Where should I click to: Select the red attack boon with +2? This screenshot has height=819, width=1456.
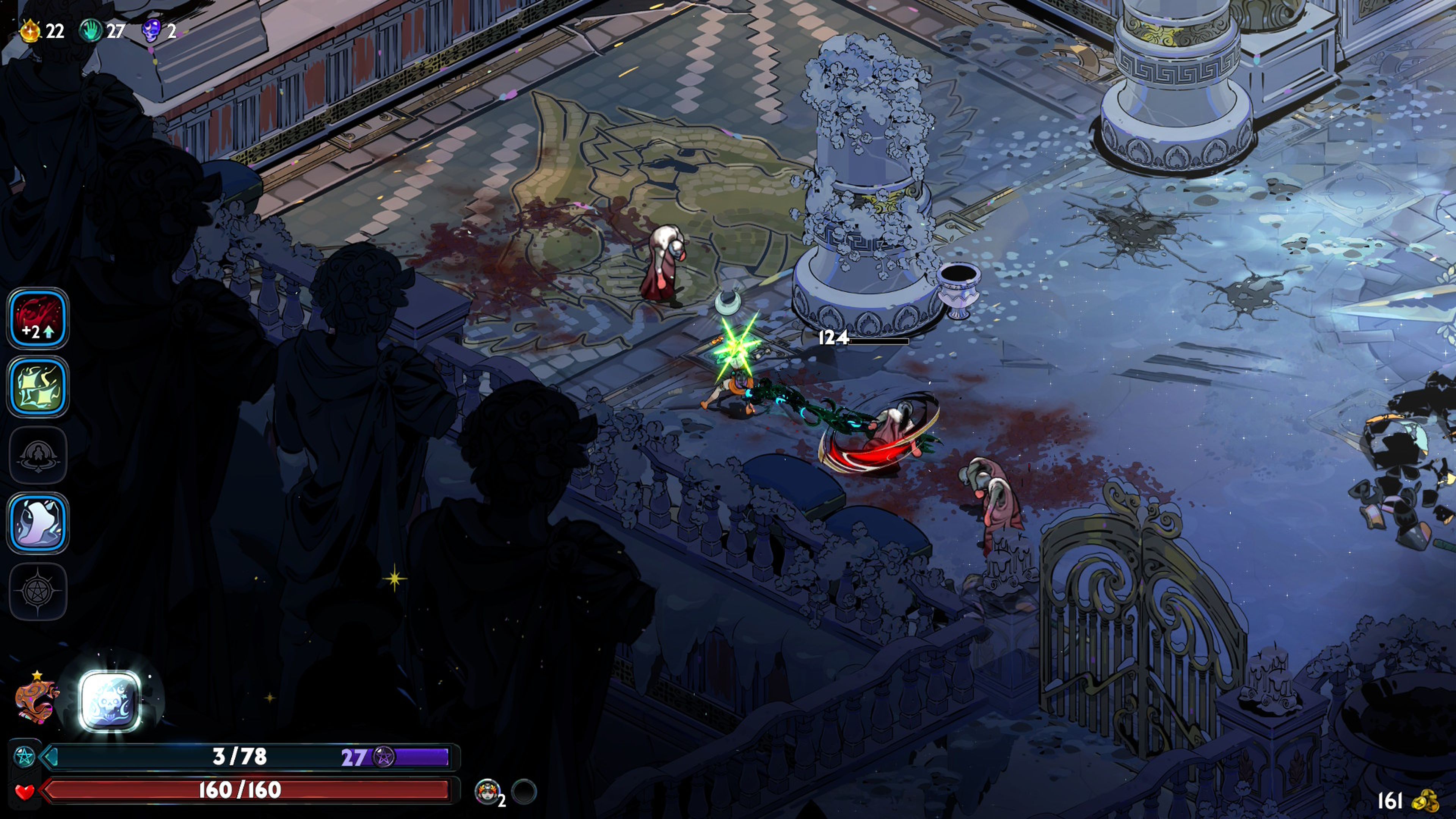coord(37,318)
